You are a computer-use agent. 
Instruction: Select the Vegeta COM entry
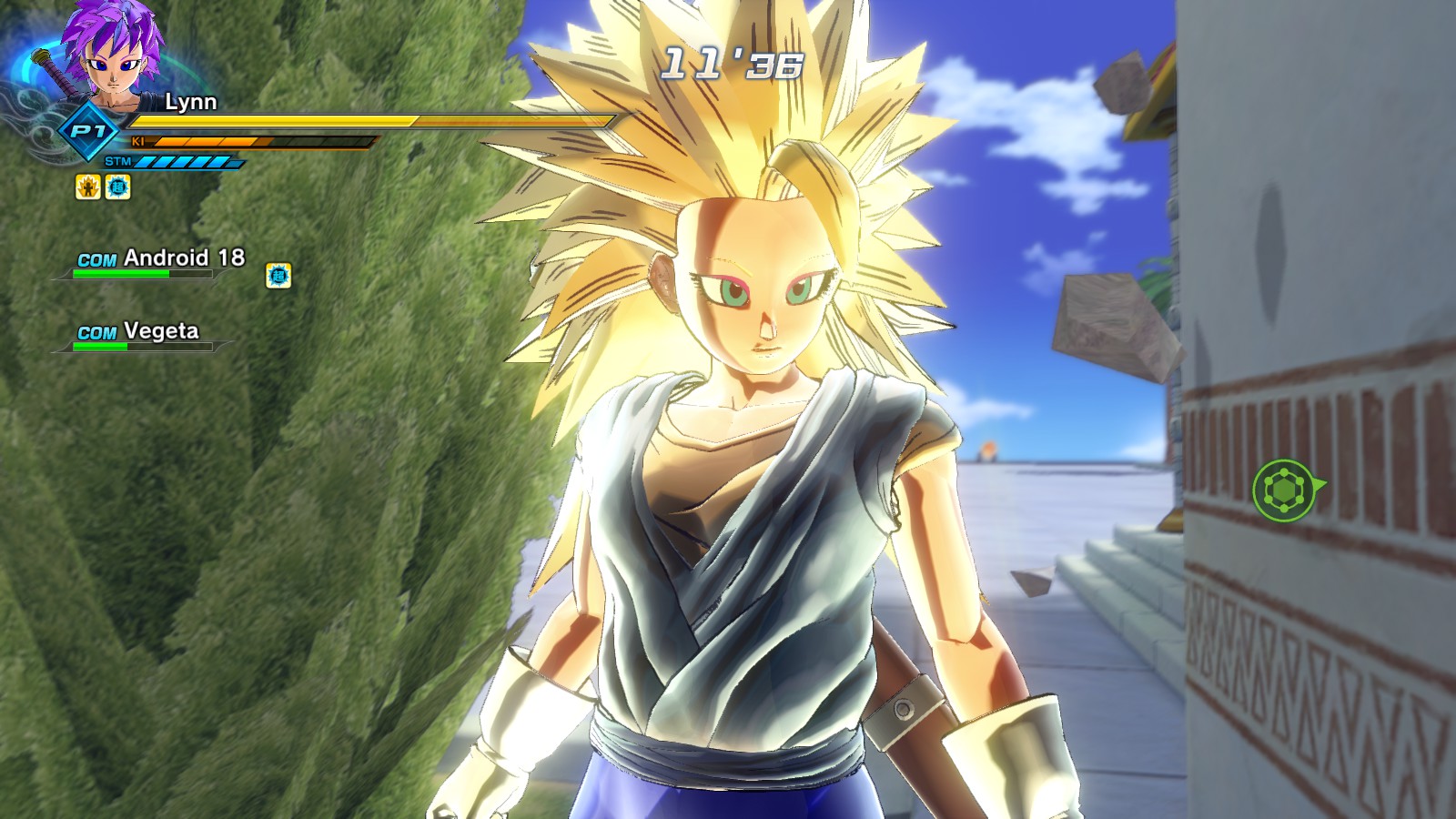point(138,332)
